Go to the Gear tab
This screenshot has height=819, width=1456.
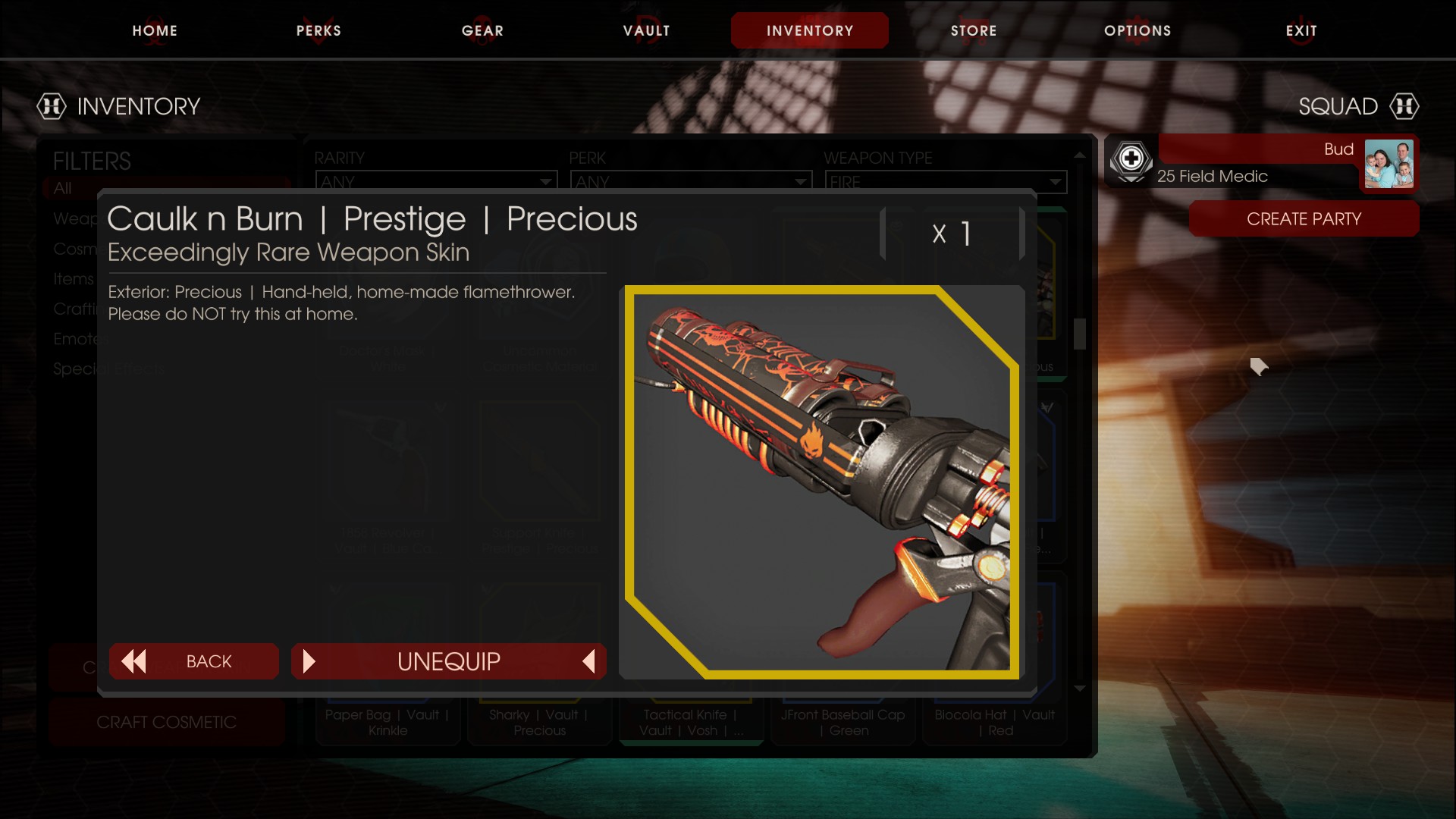(x=482, y=31)
